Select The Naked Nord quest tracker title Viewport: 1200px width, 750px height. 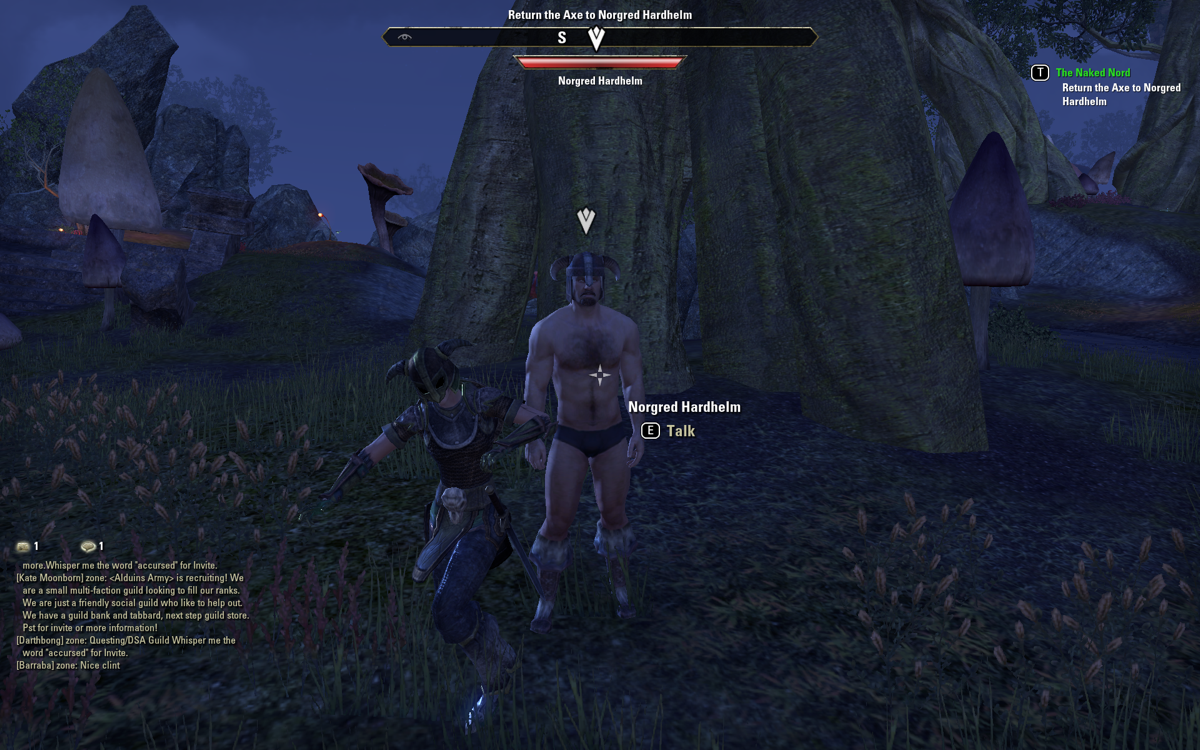(1093, 73)
